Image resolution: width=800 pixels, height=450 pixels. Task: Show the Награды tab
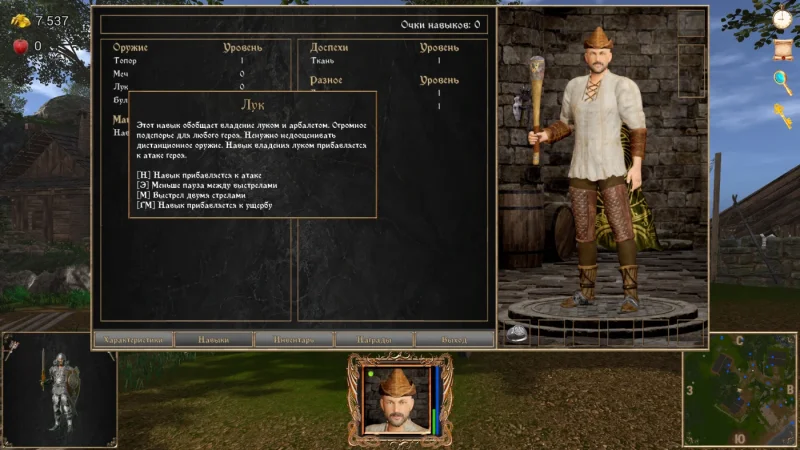pyautogui.click(x=374, y=339)
